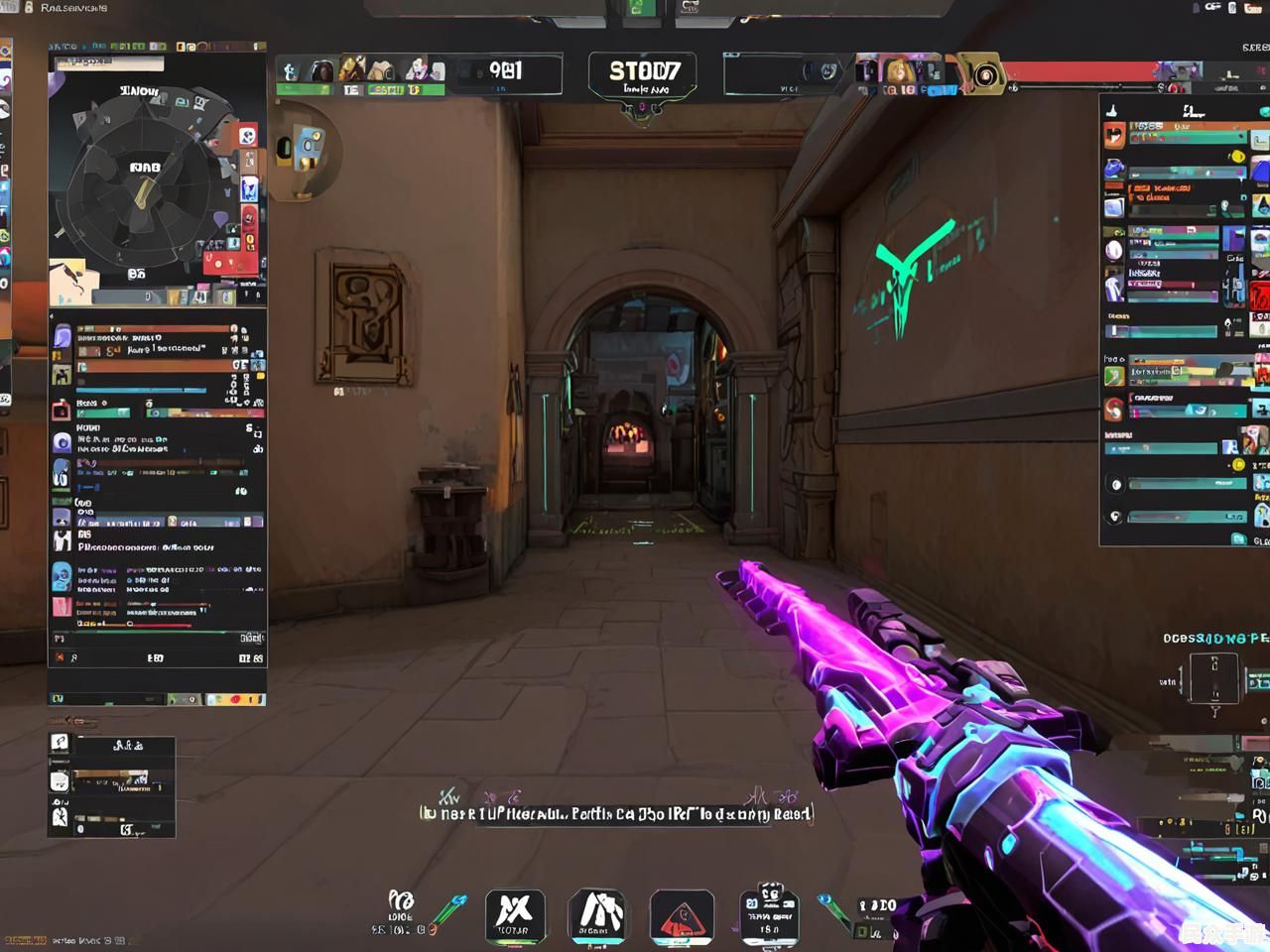Select the white claw-mark ability icon
Viewport: 1270px width, 952px height.
click(x=597, y=914)
